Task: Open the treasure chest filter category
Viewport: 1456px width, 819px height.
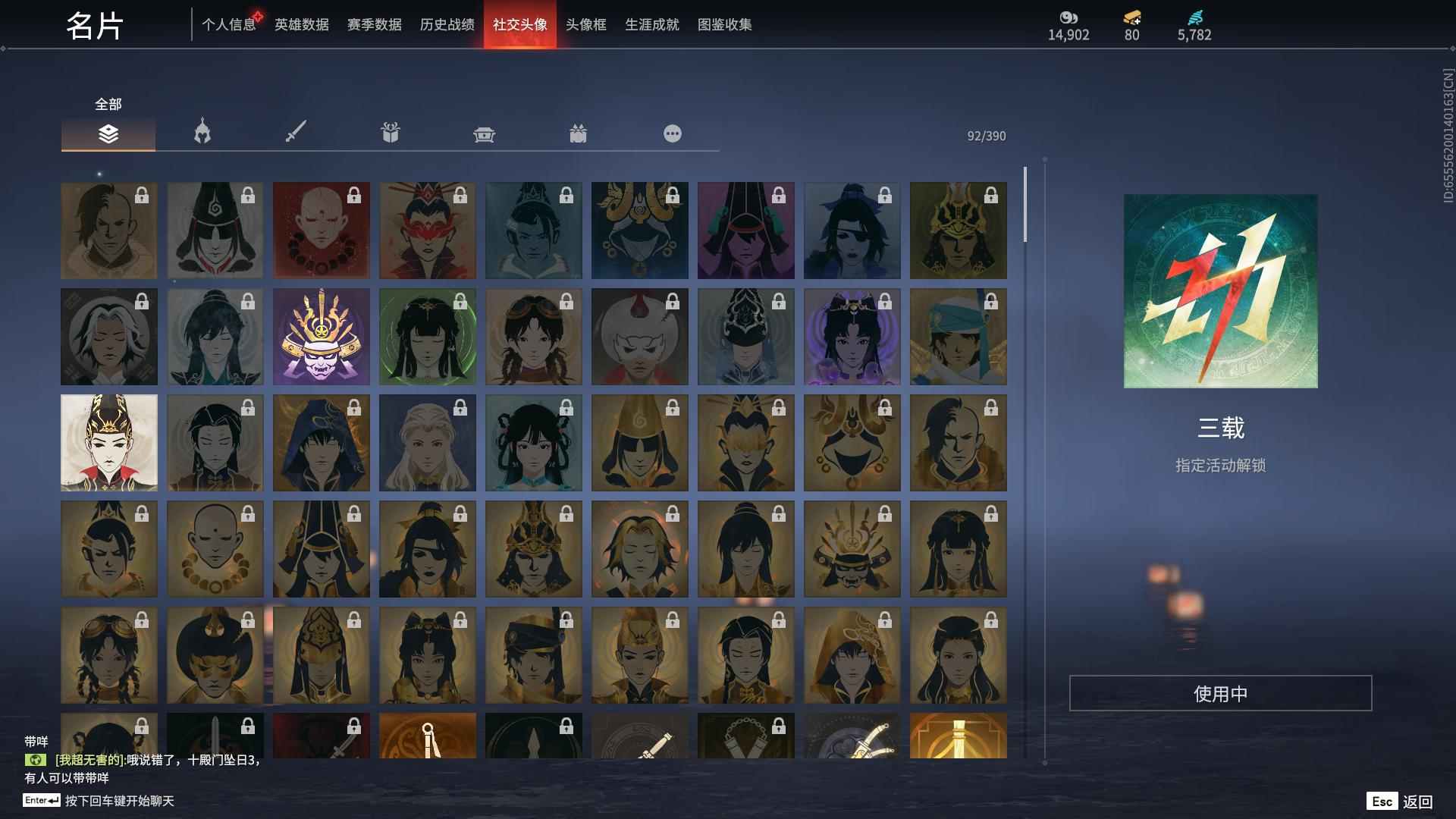Action: (484, 133)
